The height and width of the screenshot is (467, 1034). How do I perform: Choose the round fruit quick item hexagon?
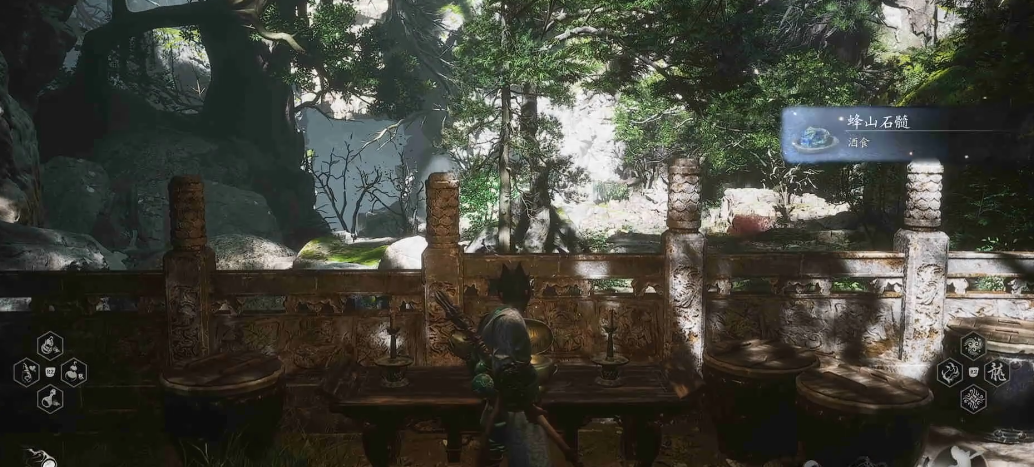[74, 373]
